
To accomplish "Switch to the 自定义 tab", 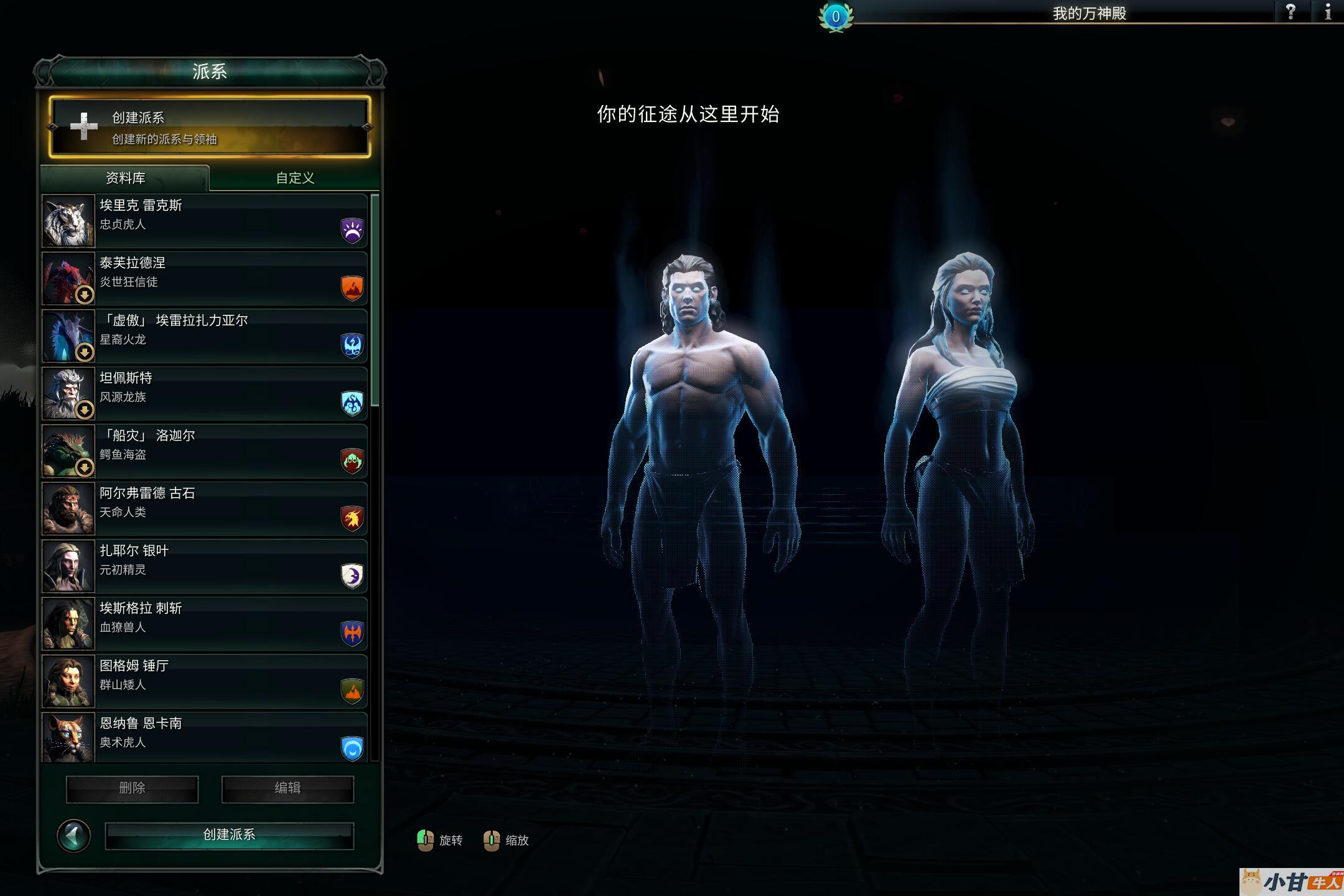I will coord(295,178).
